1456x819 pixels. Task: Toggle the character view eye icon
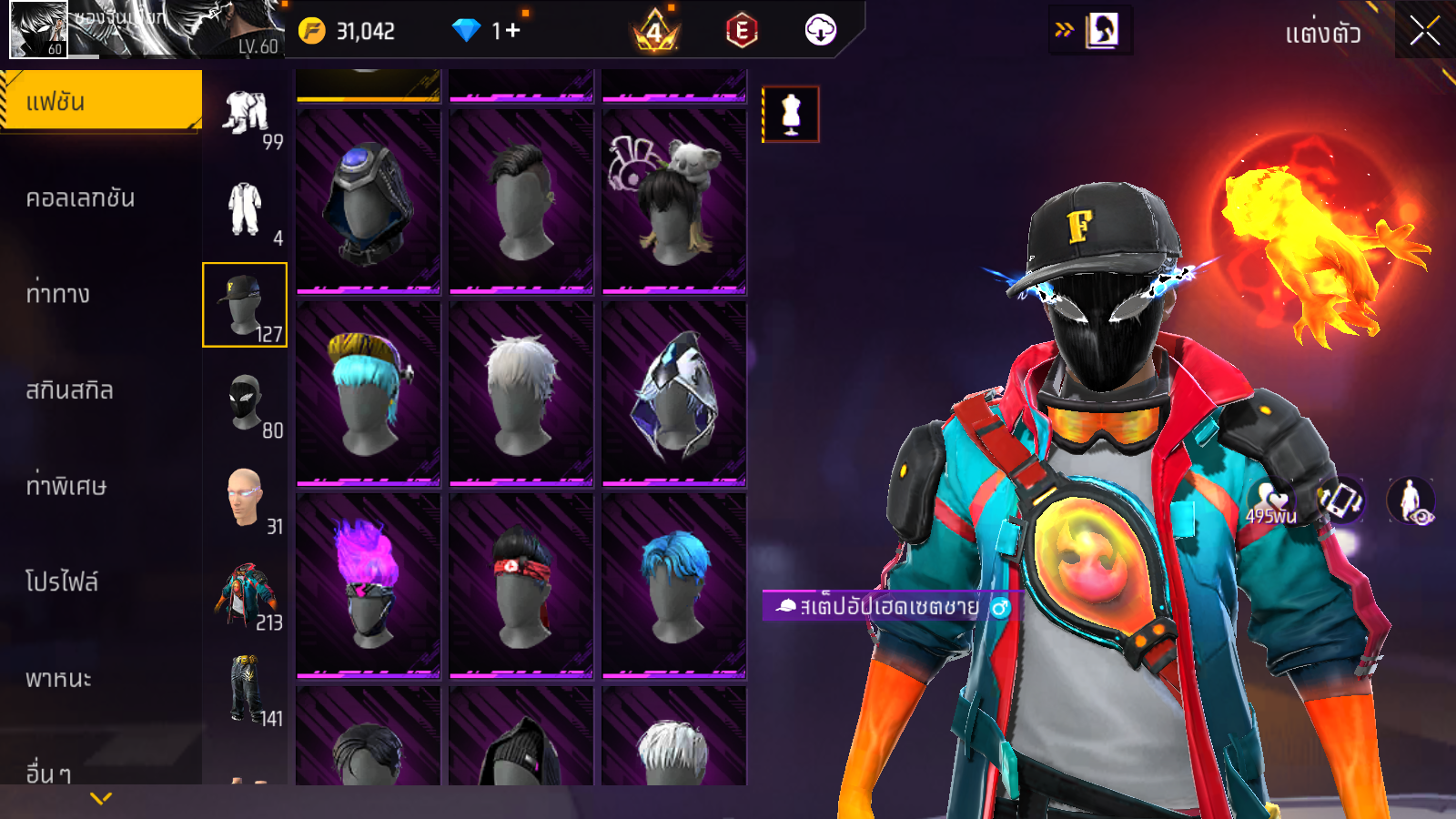(1410, 501)
